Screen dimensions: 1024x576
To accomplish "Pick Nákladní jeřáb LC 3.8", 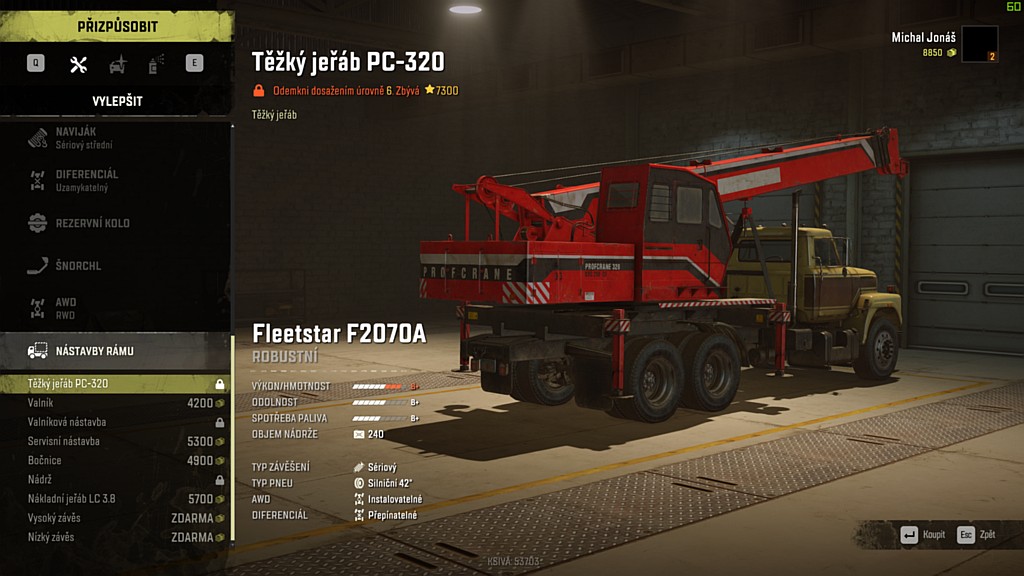I will click(115, 498).
